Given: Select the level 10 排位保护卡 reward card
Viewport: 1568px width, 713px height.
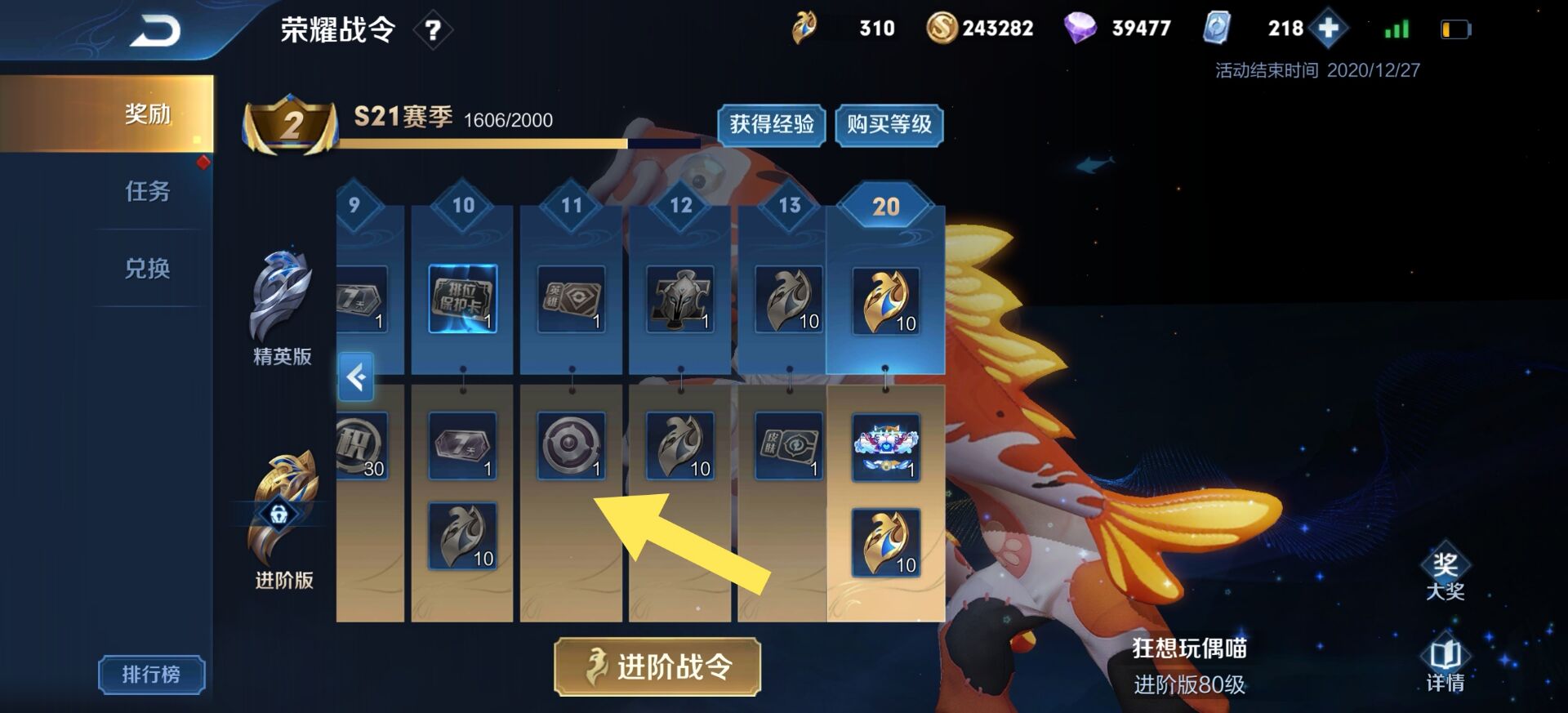Looking at the screenshot, I should pyautogui.click(x=462, y=298).
